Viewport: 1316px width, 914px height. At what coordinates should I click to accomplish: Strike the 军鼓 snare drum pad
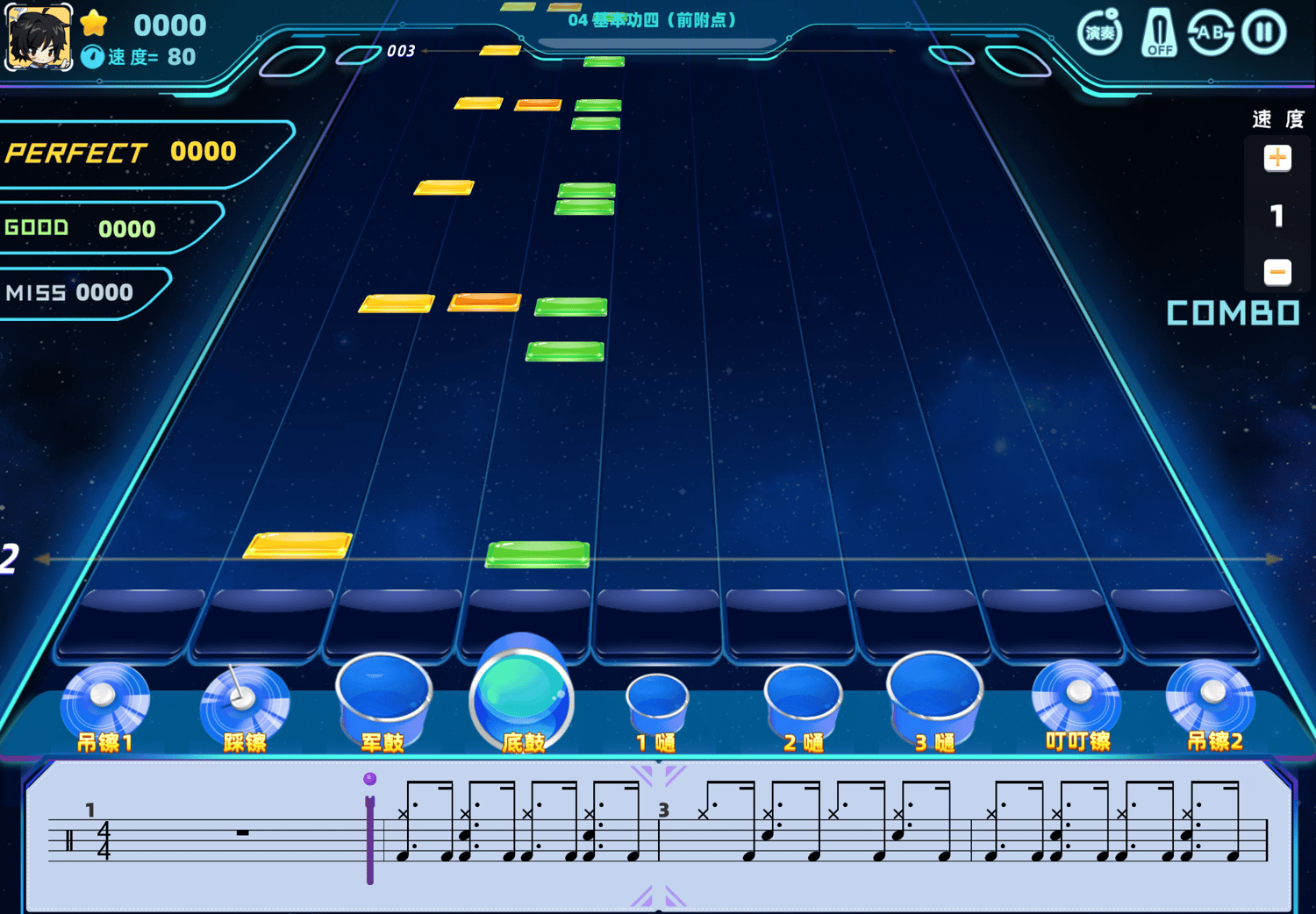point(383,697)
